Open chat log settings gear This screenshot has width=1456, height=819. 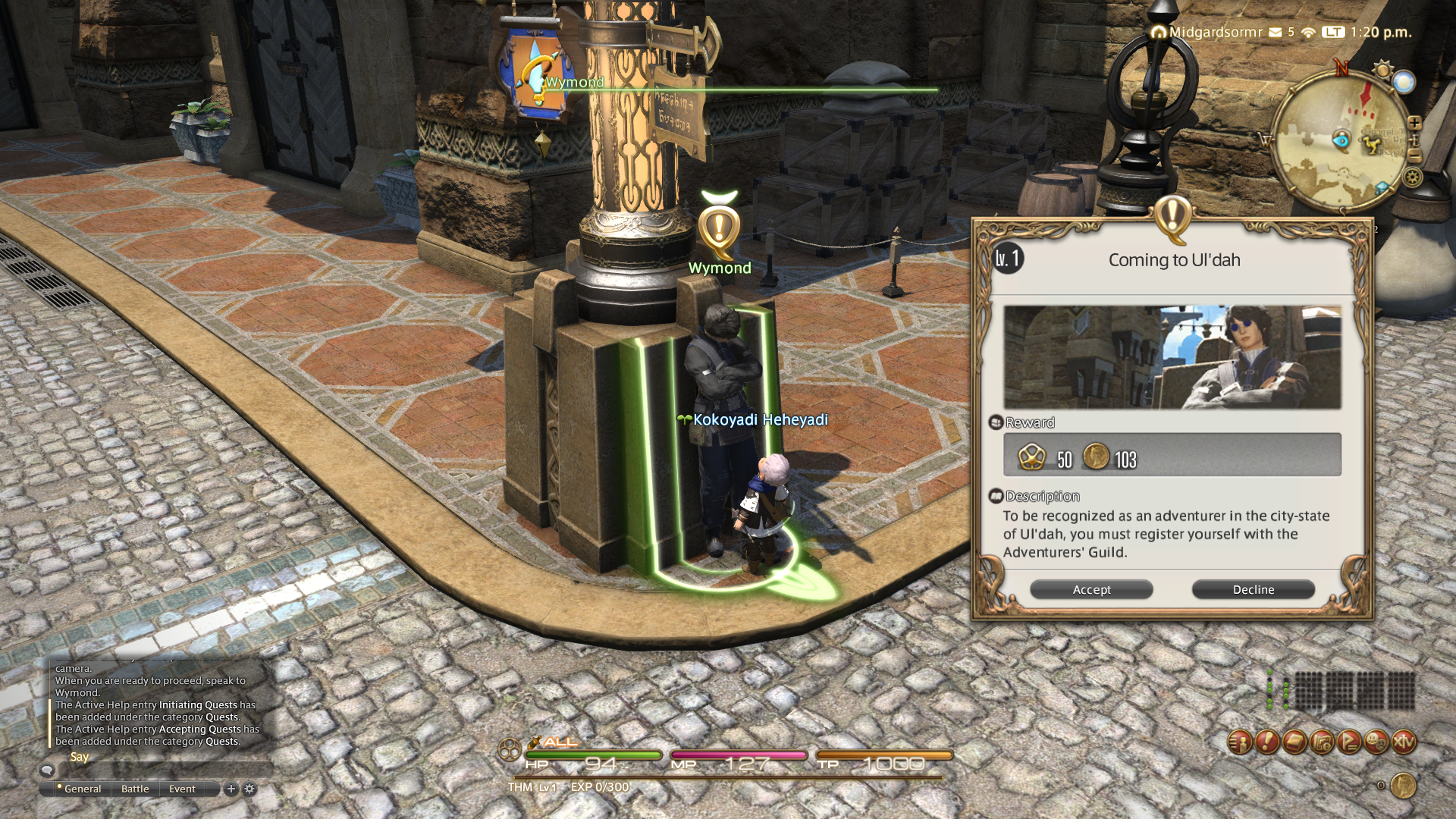tap(249, 789)
